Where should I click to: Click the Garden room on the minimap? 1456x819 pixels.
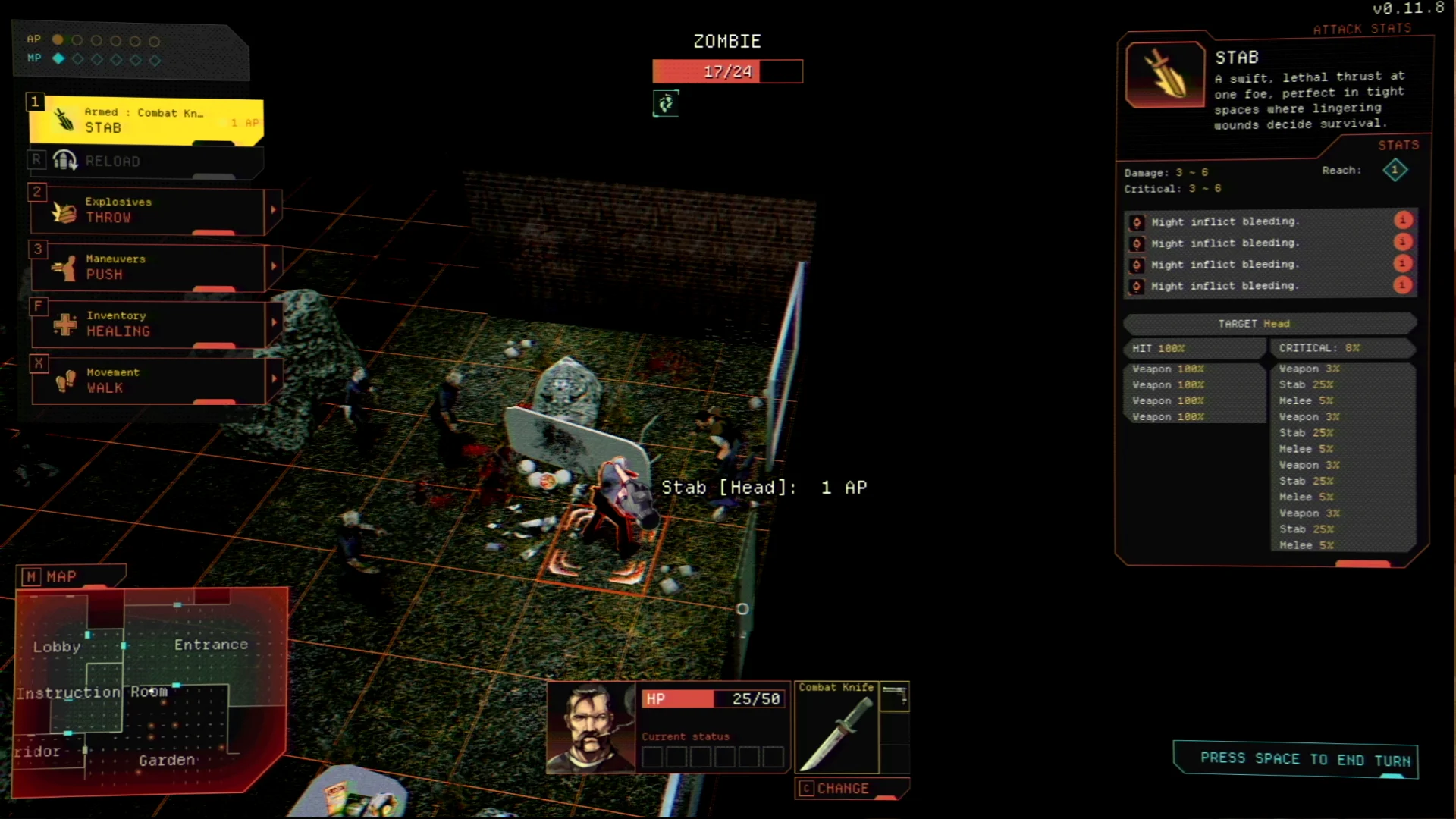coord(165,760)
